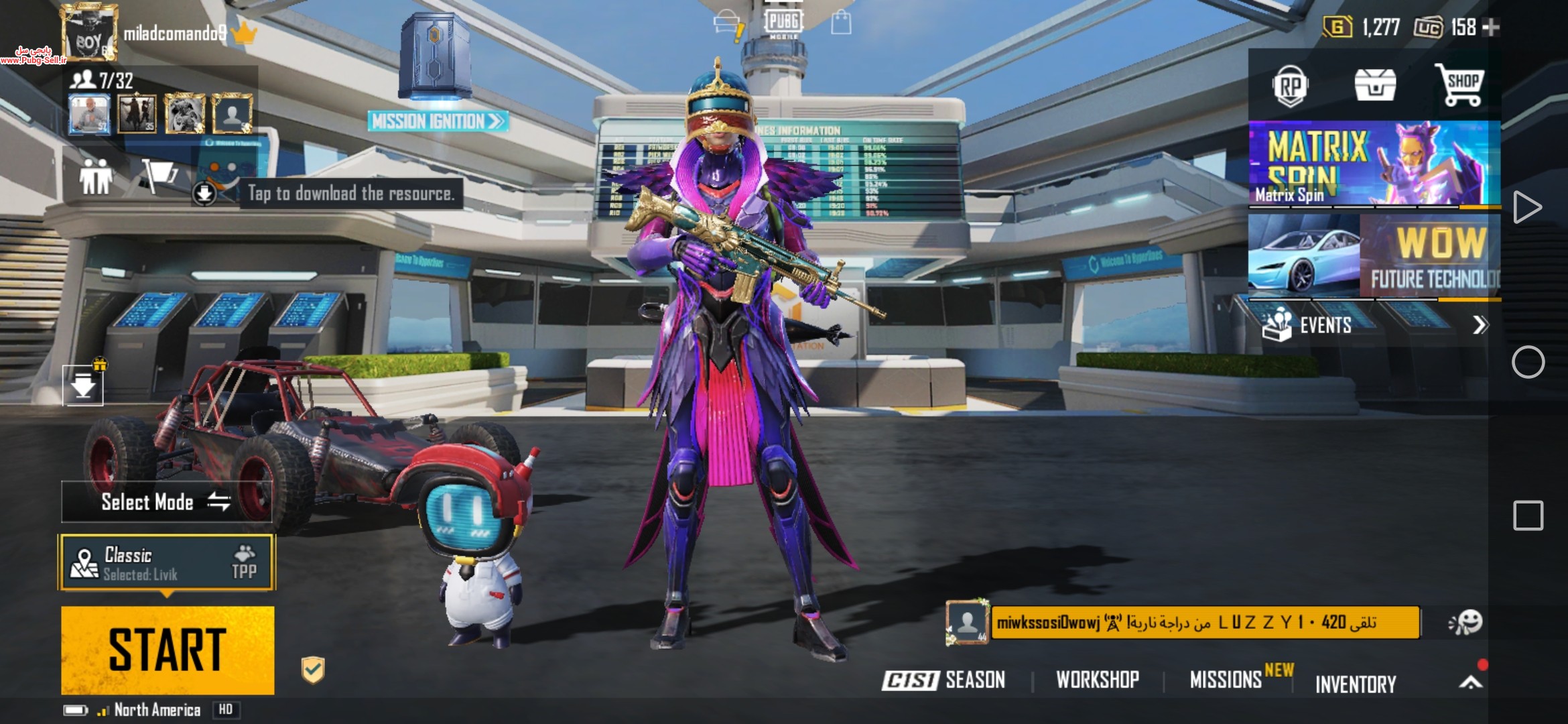Open the Select Mode switcher
This screenshot has width=1568, height=724.
pos(166,501)
